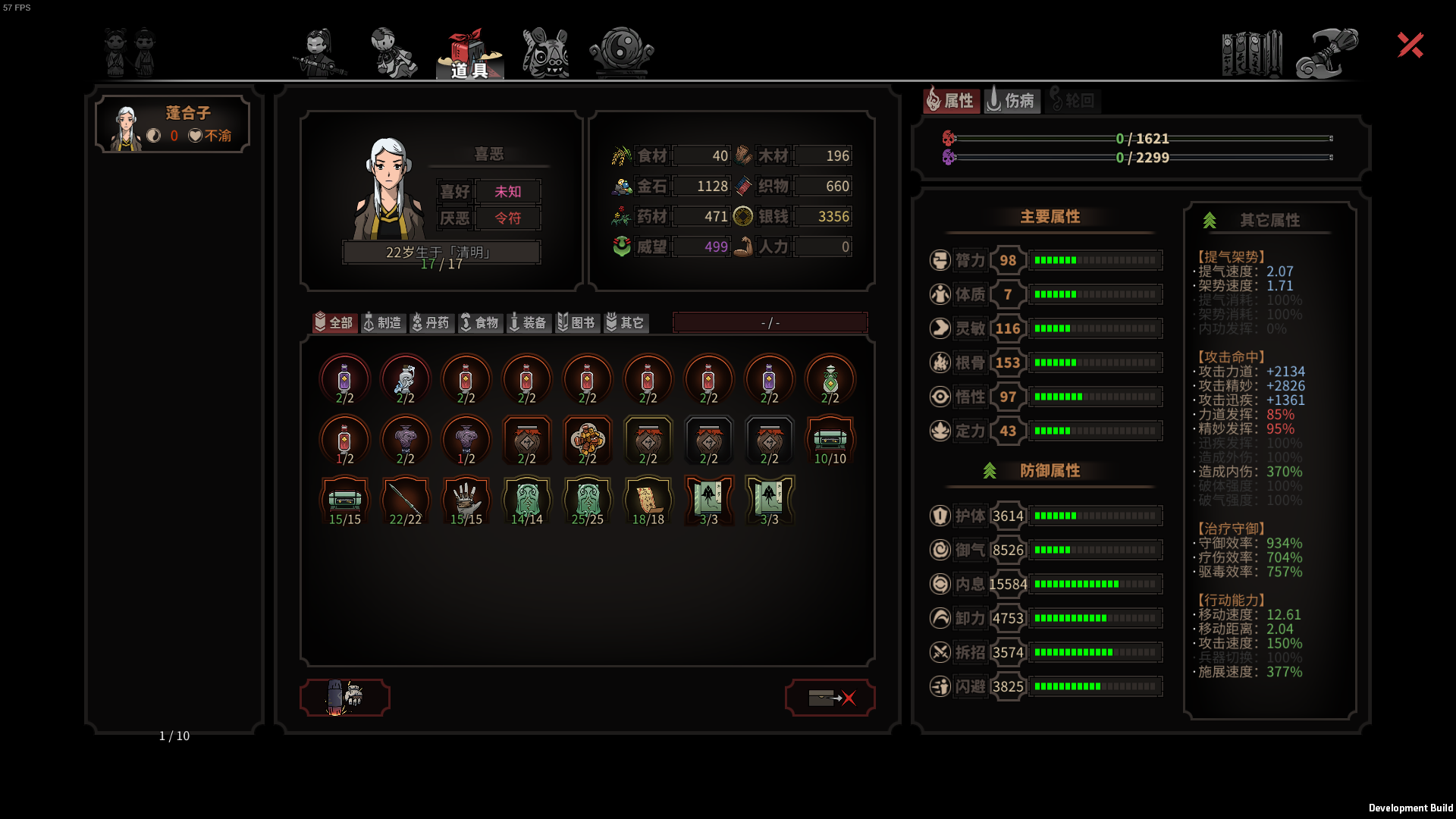Click the yin-yang artifact icon
This screenshot has height=819, width=1456.
pos(620,52)
